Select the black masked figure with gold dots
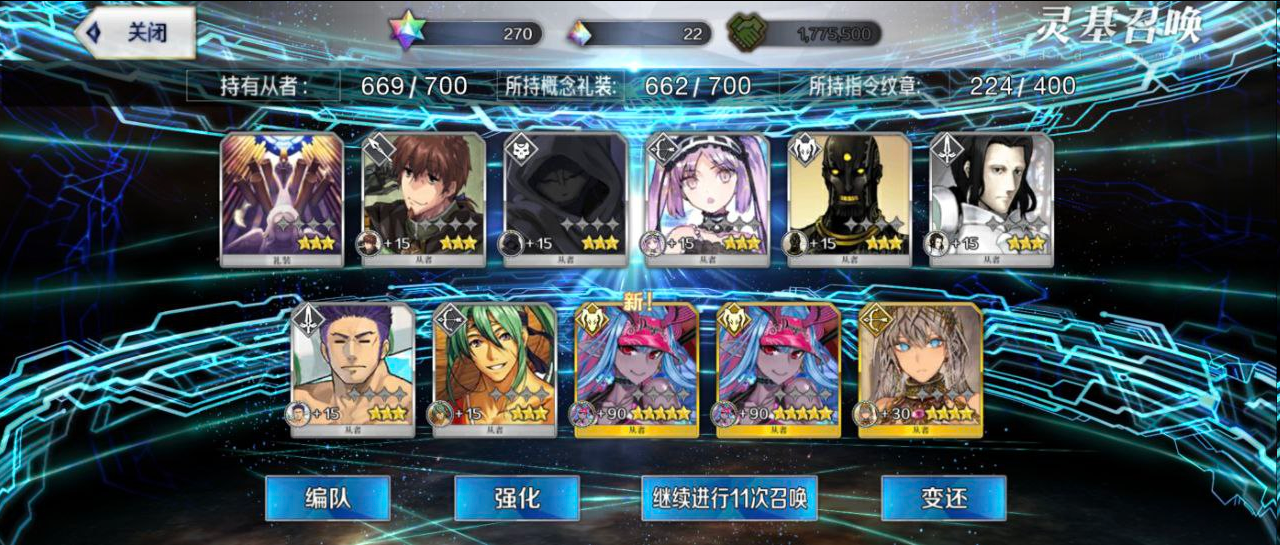The height and width of the screenshot is (545, 1280). click(x=850, y=199)
